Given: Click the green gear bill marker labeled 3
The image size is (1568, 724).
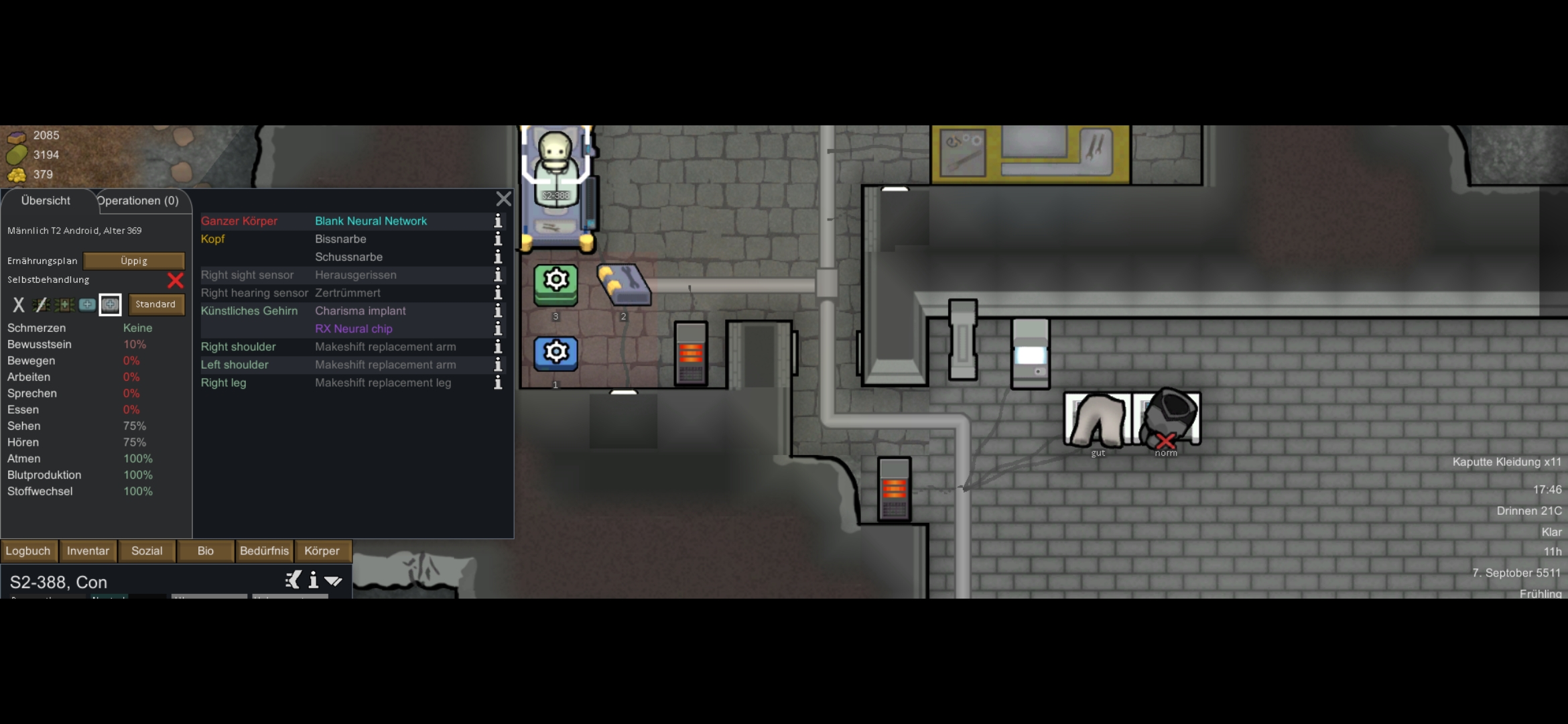Looking at the screenshot, I should (x=555, y=284).
